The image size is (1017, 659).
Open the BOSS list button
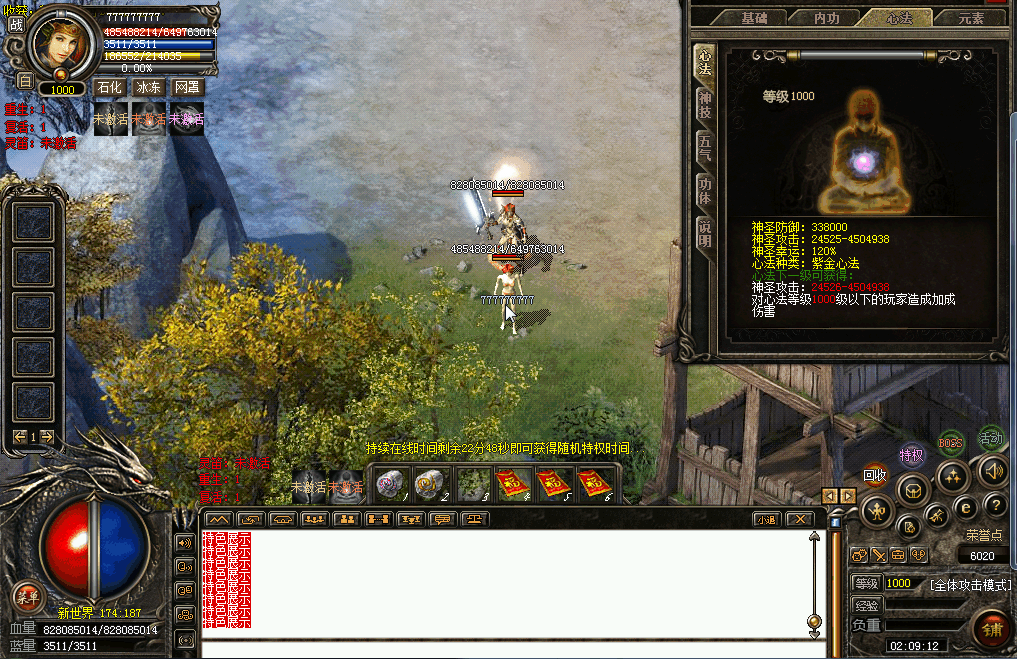[951, 441]
